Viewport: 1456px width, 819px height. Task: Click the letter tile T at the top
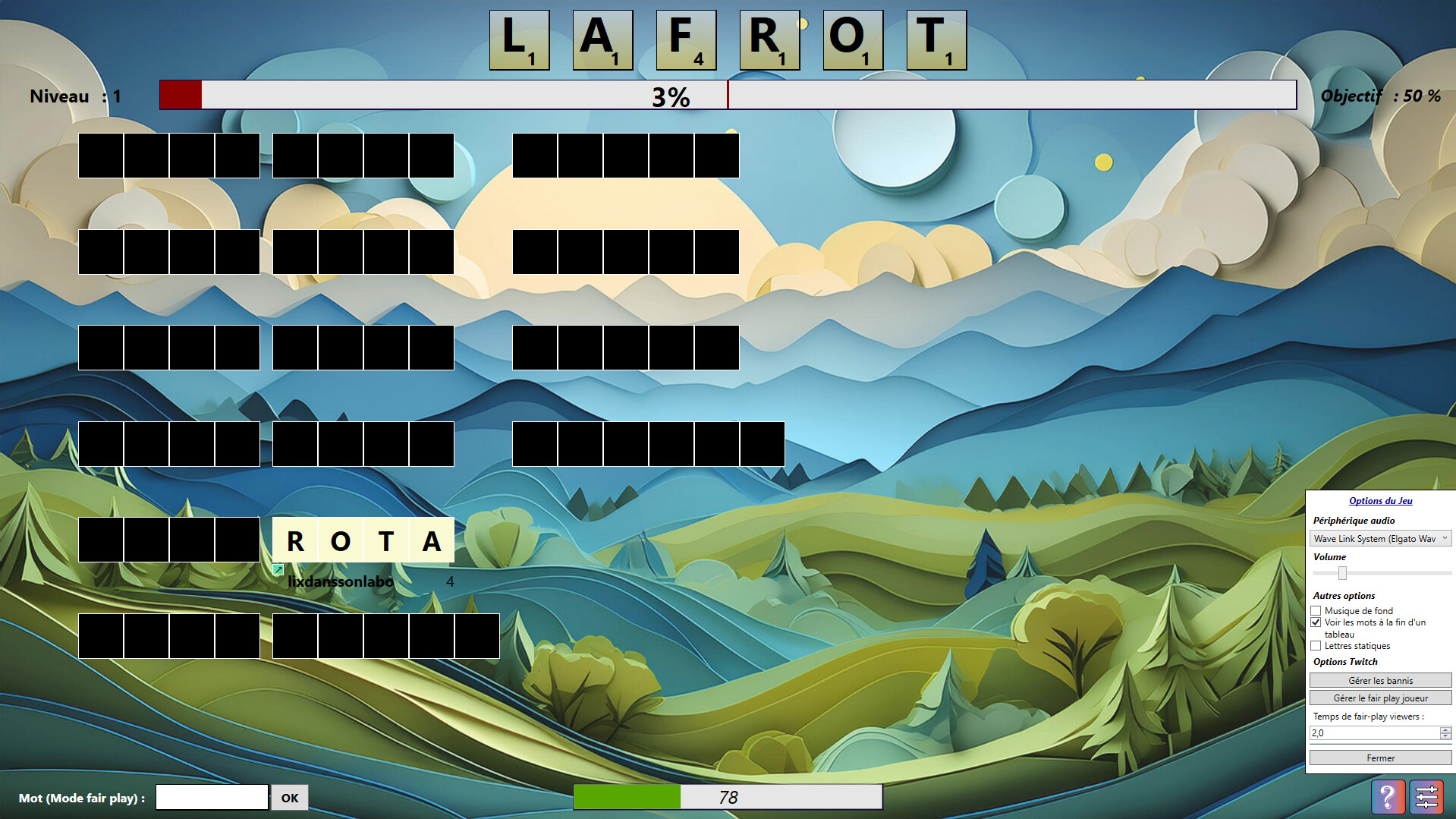[937, 40]
